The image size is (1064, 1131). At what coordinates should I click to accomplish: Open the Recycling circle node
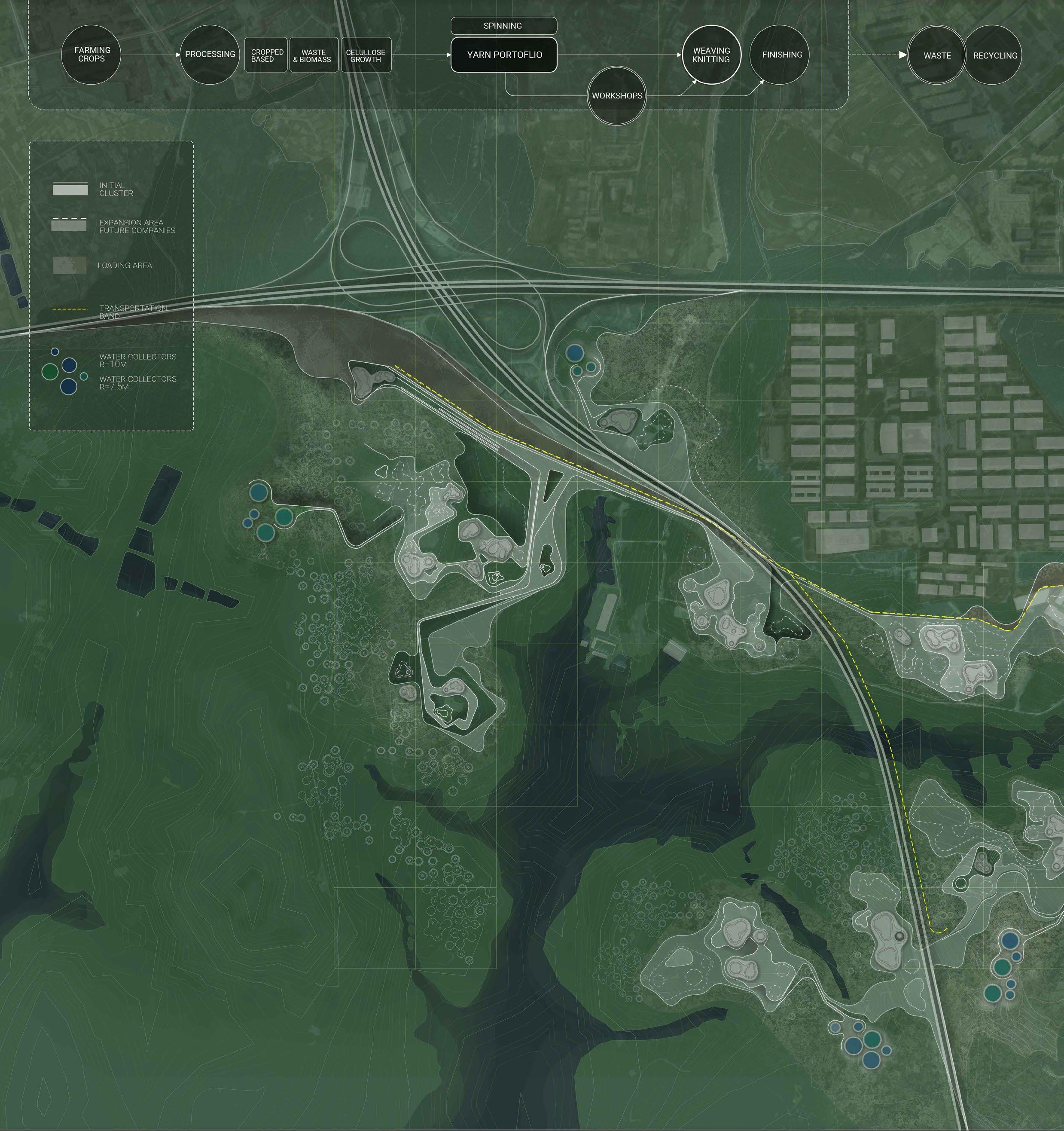tap(994, 56)
